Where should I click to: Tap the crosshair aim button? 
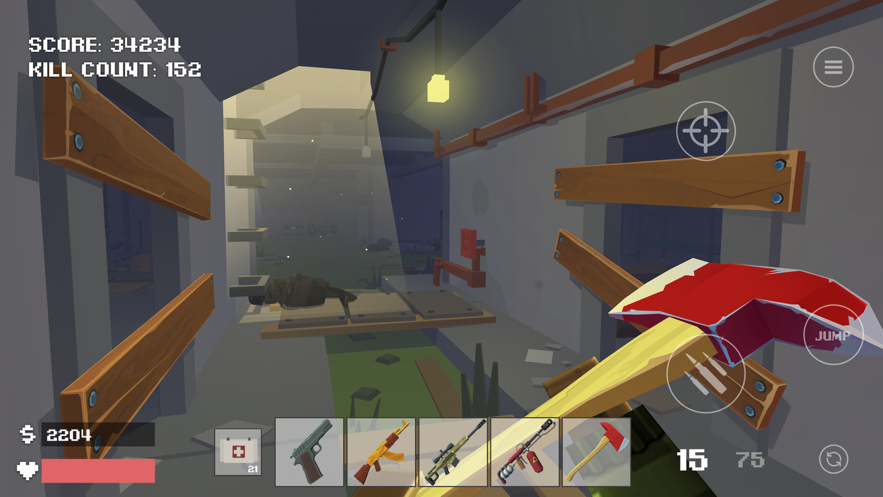(x=706, y=131)
